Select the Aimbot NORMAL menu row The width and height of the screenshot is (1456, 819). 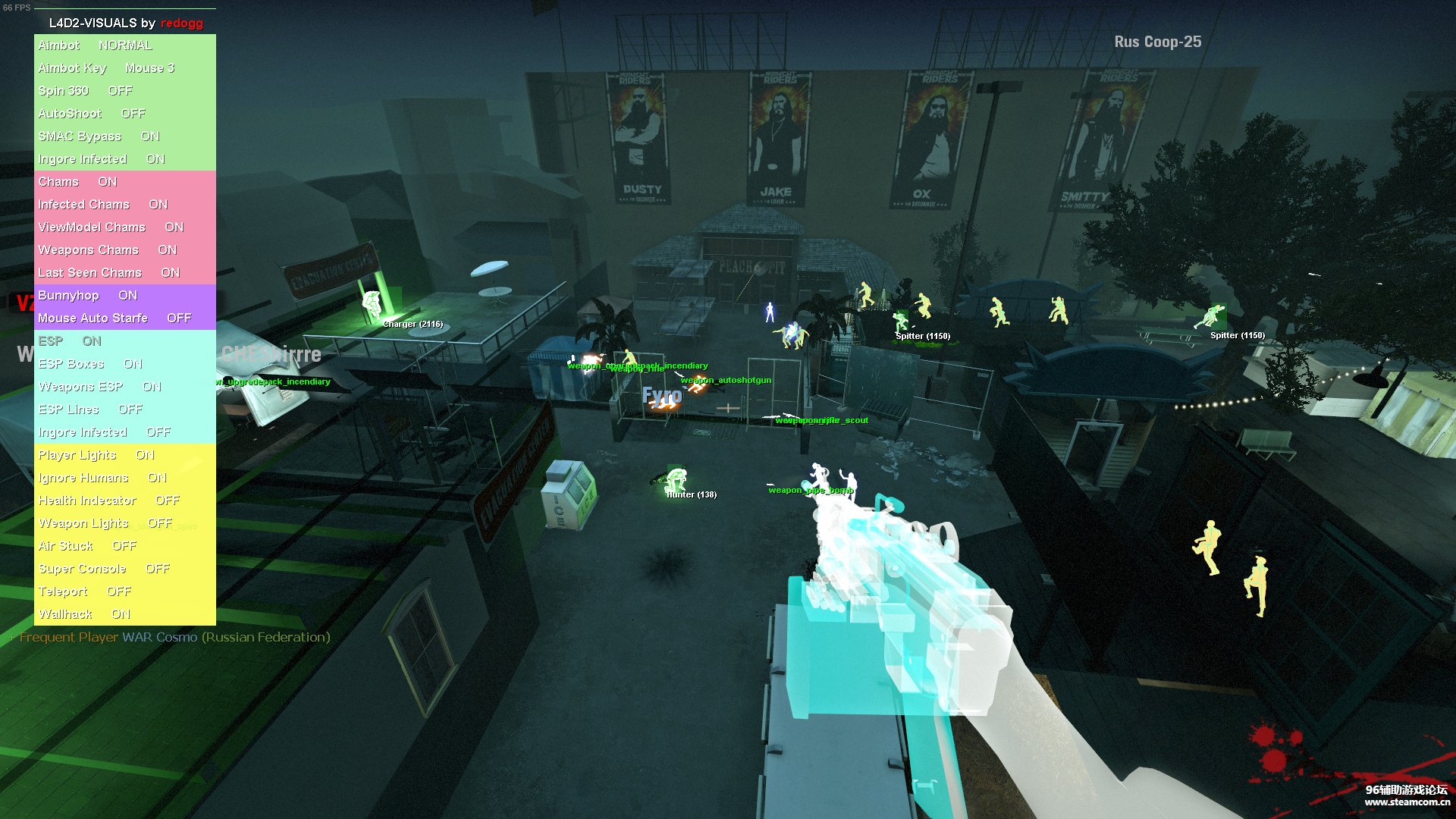(x=96, y=45)
